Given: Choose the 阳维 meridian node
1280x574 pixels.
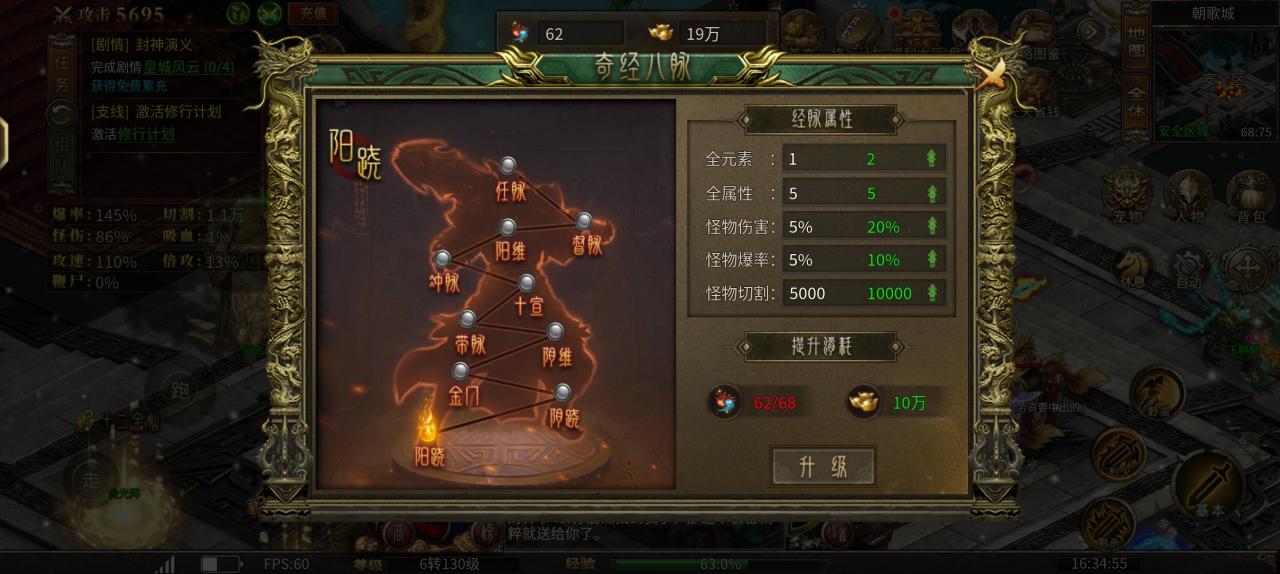Looking at the screenshot, I should [x=508, y=228].
